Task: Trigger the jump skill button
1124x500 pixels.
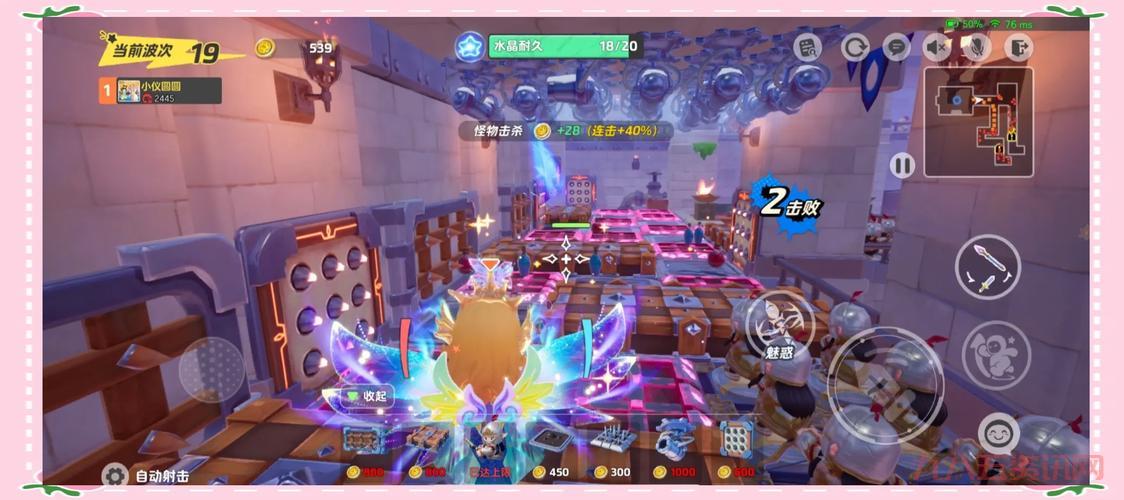Action: (996, 352)
